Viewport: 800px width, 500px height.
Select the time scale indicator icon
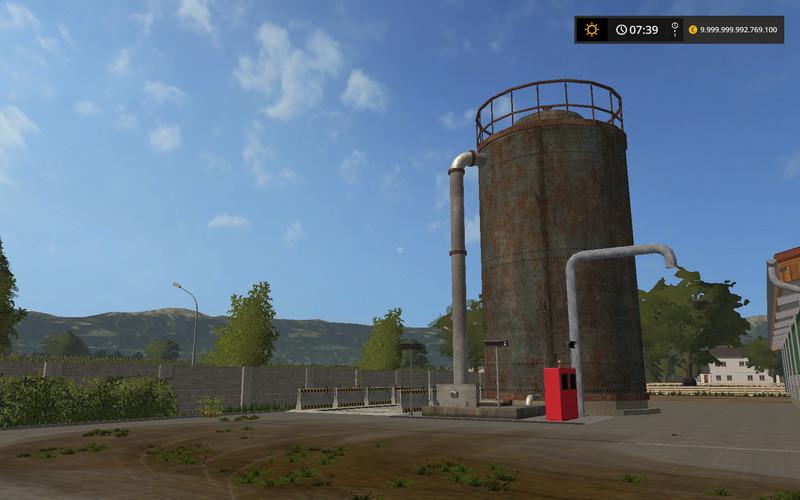point(674,30)
